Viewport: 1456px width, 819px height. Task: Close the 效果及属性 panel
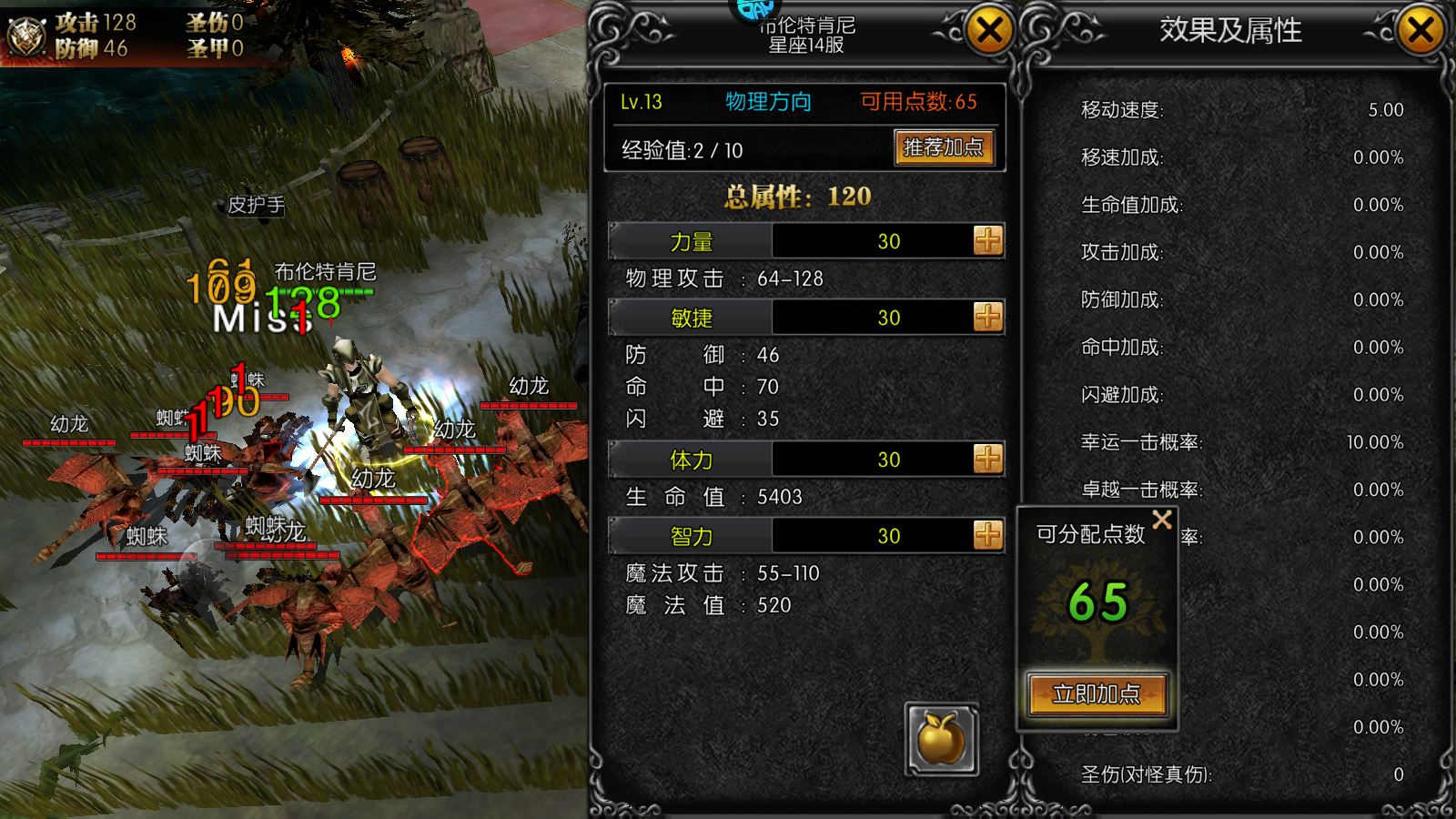pos(1421,32)
